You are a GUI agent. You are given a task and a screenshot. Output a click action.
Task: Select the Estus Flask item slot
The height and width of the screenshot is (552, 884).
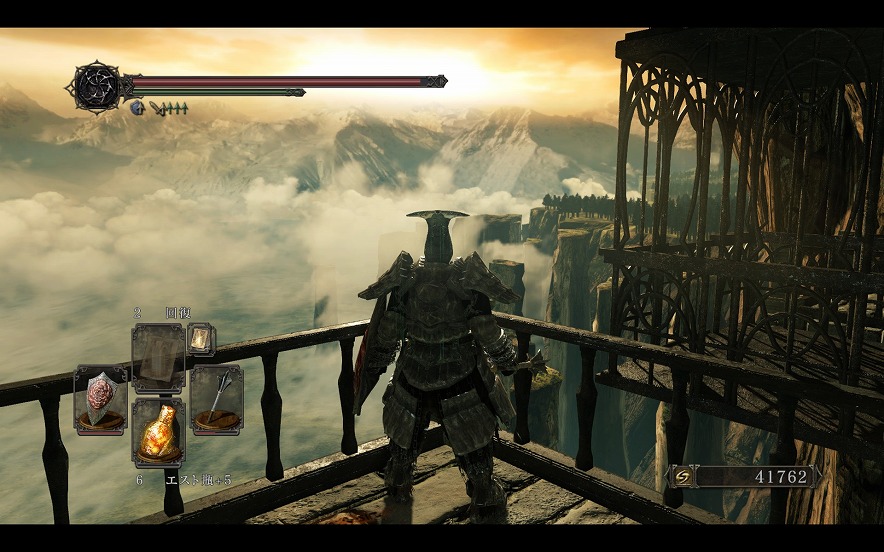click(158, 432)
